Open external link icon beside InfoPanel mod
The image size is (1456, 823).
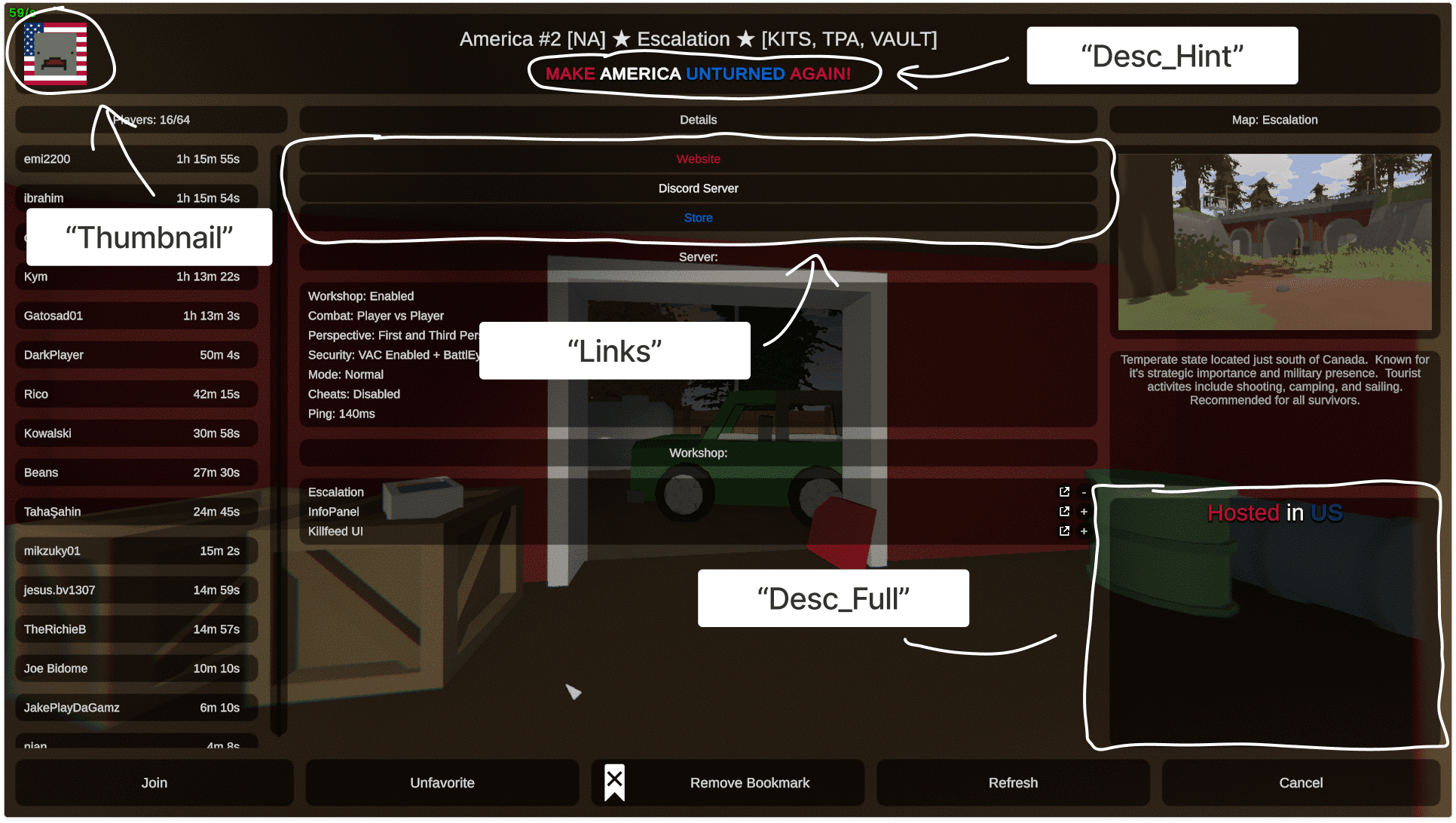[1064, 511]
